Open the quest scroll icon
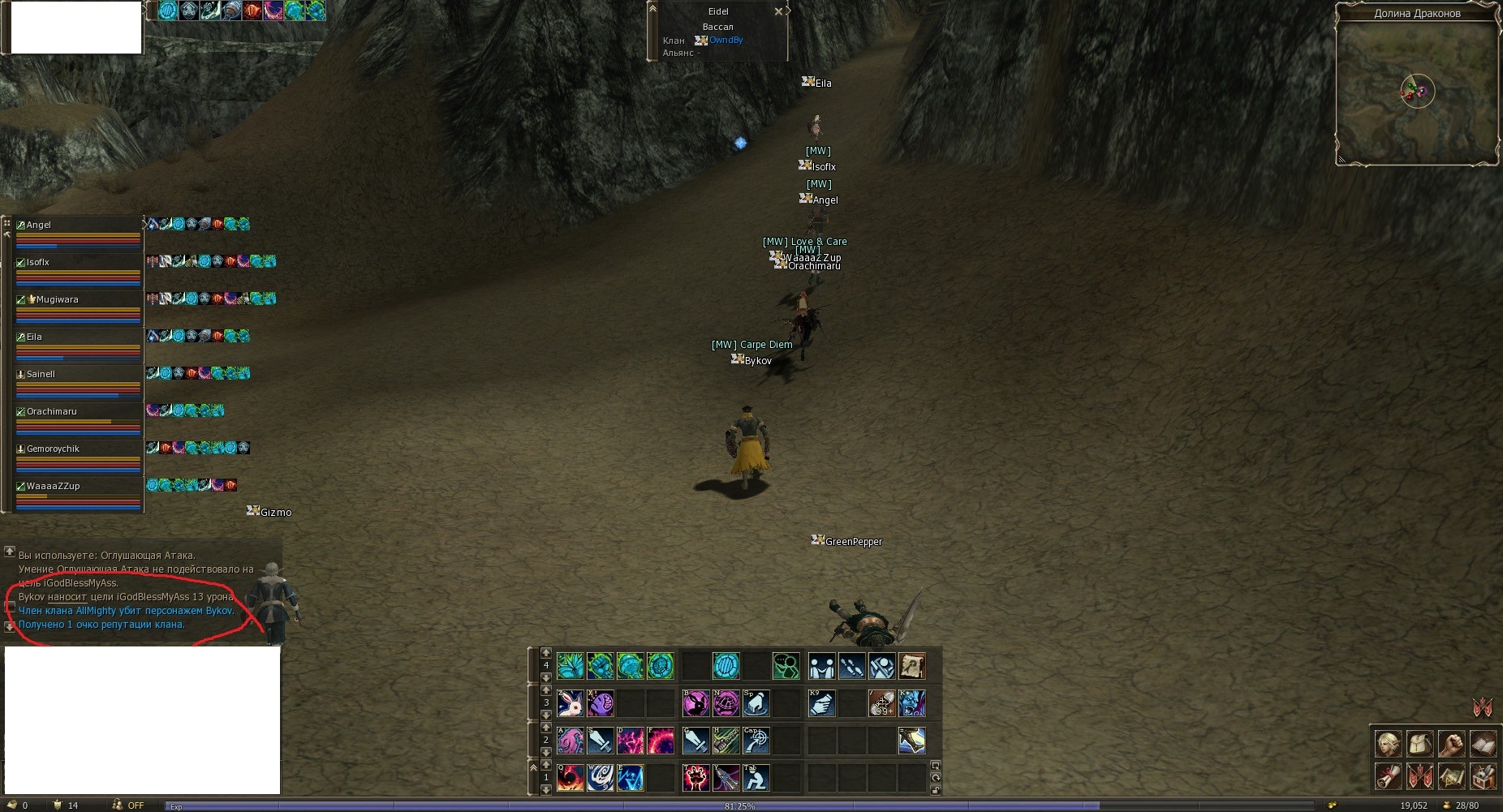The width and height of the screenshot is (1503, 812). [x=1388, y=776]
